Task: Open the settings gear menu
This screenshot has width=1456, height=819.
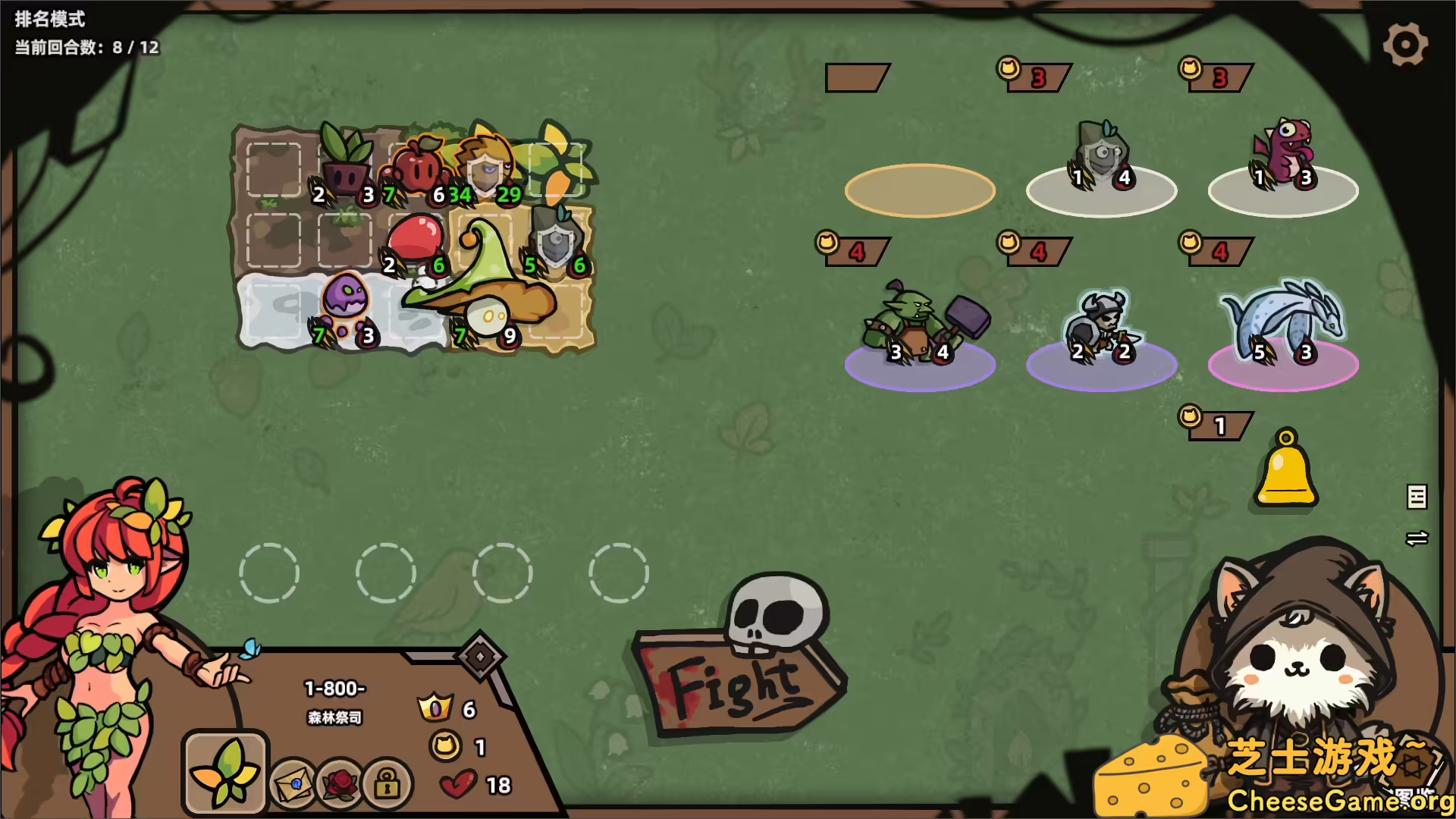Action: 1407,44
